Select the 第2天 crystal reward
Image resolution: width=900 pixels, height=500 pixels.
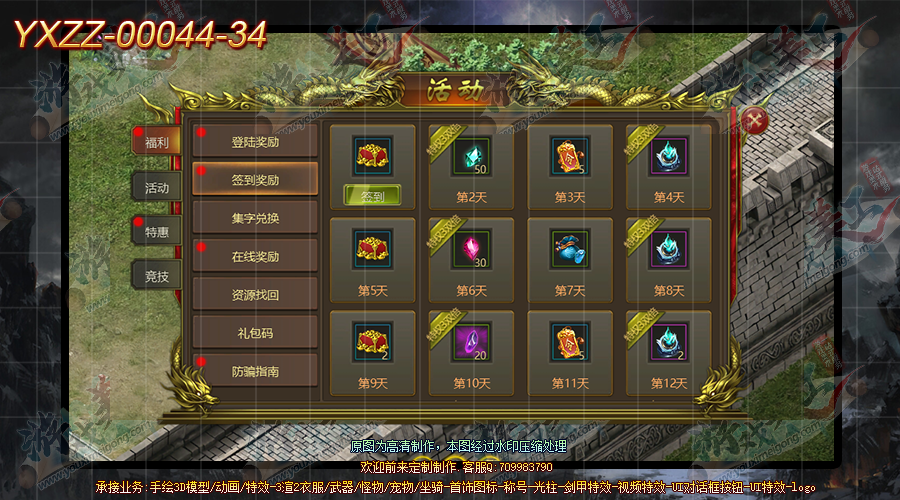(471, 157)
